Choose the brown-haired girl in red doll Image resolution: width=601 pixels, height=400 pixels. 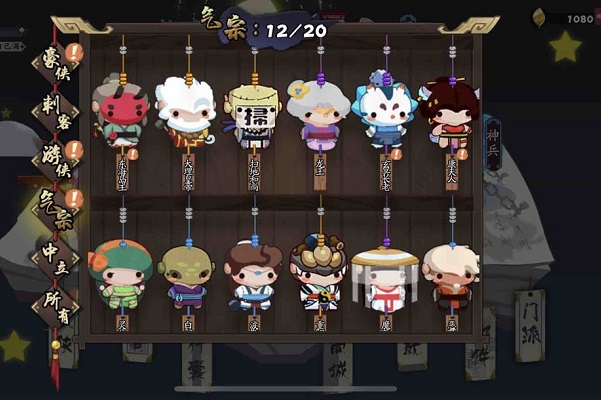pyautogui.click(x=450, y=110)
